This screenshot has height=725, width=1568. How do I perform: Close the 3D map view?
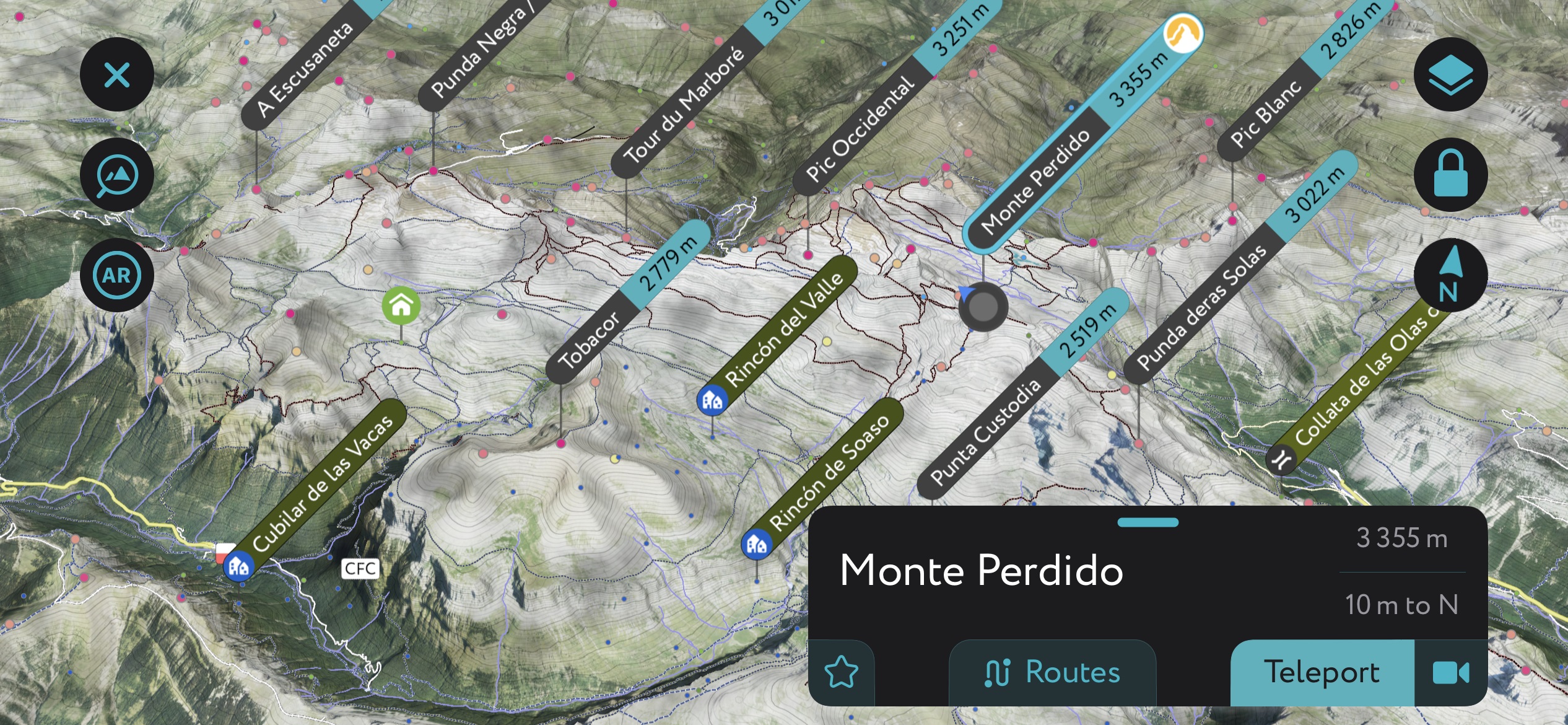(116, 74)
